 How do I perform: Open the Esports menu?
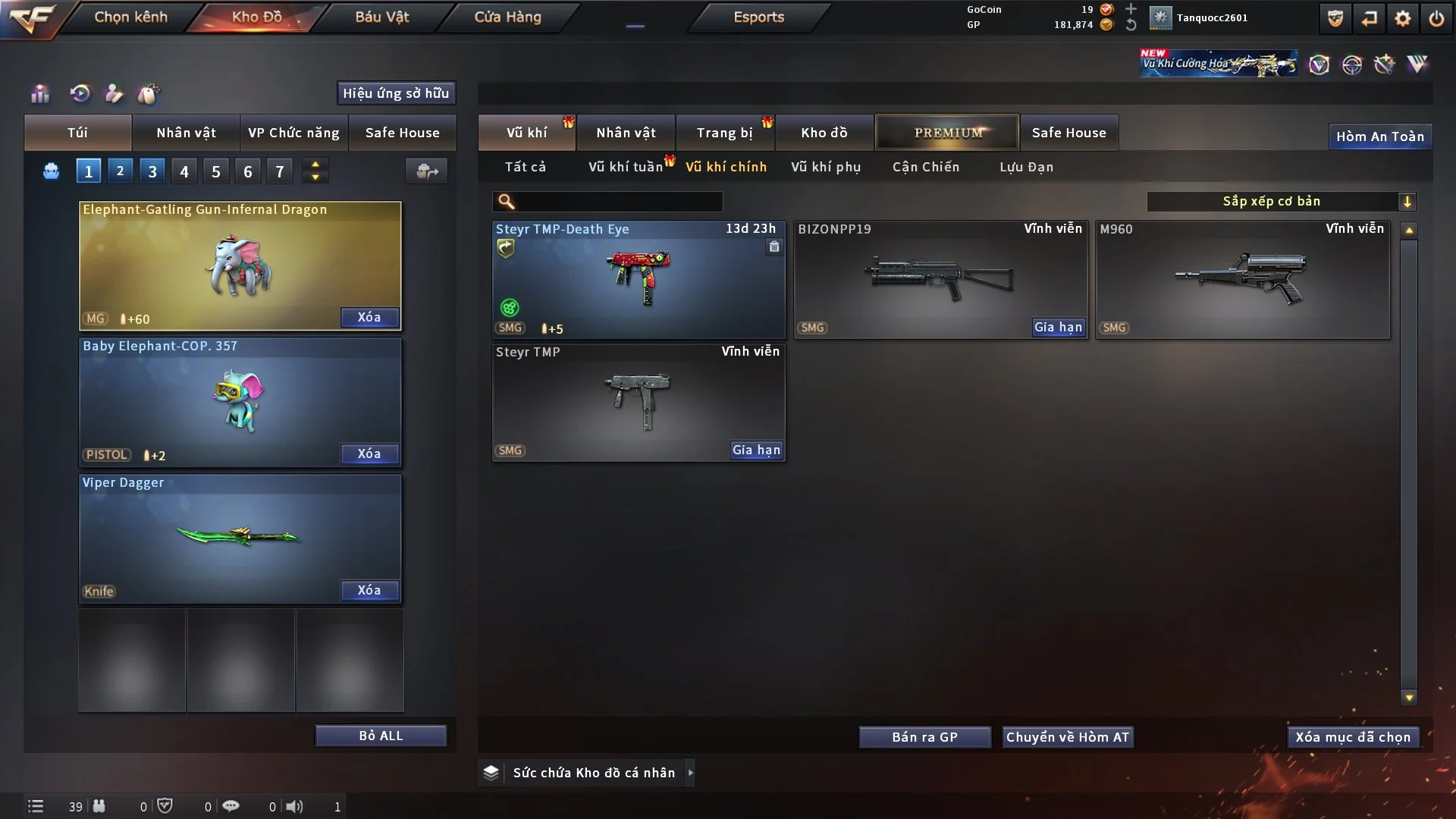coord(758,17)
